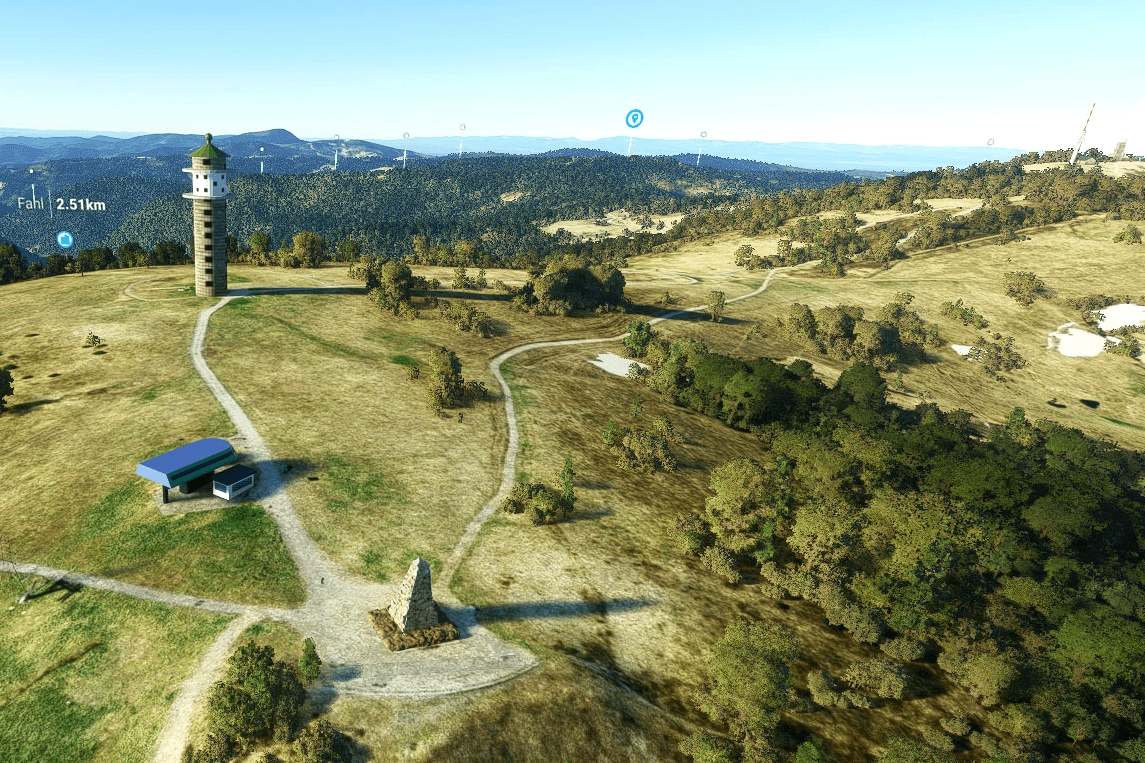The height and width of the screenshot is (763, 1145).
Task: Select the Fahl city marker icon
Action: pyautogui.click(x=65, y=240)
